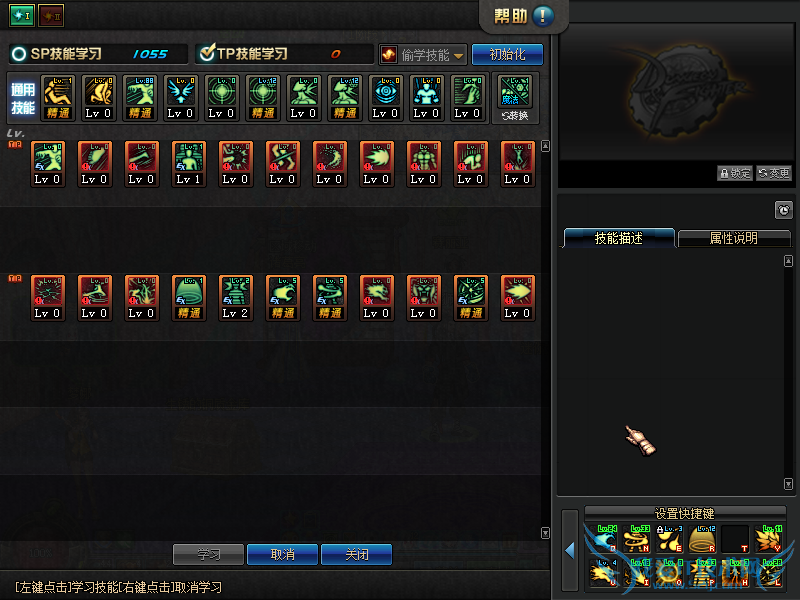Switch to the 技能描述 tab
The image size is (800, 600).
618,238
